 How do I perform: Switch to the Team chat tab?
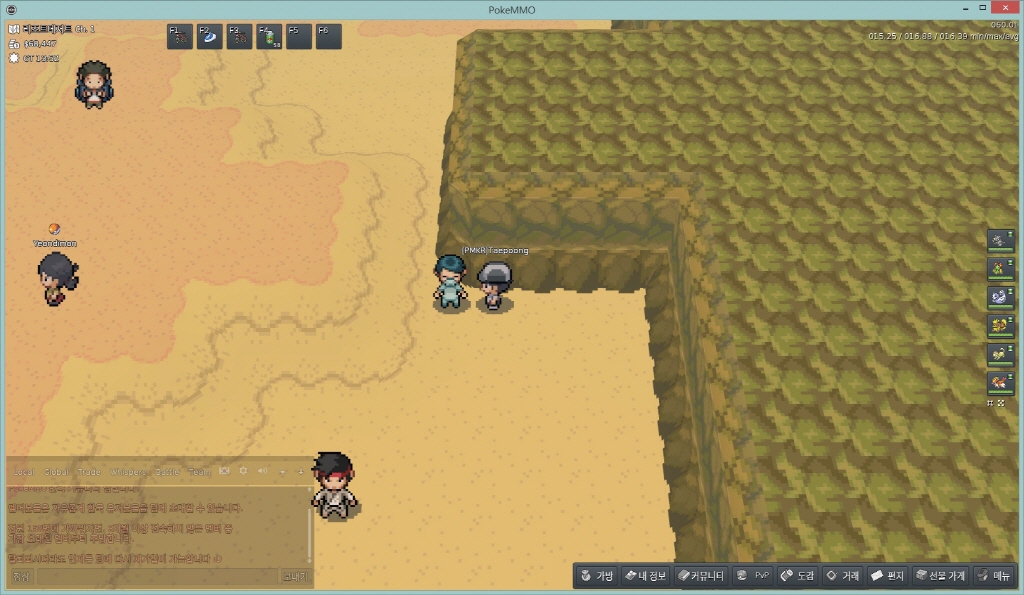click(199, 471)
